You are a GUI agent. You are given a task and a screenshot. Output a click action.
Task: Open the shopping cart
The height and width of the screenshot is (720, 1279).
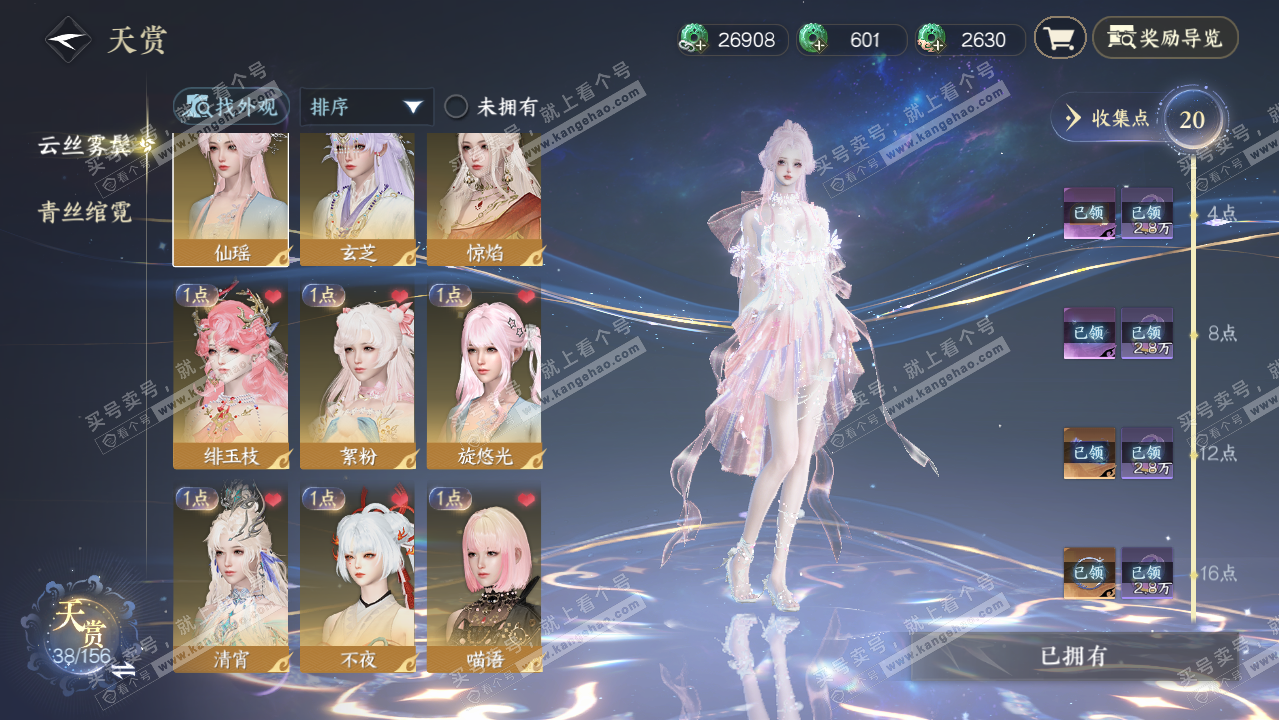[1059, 39]
